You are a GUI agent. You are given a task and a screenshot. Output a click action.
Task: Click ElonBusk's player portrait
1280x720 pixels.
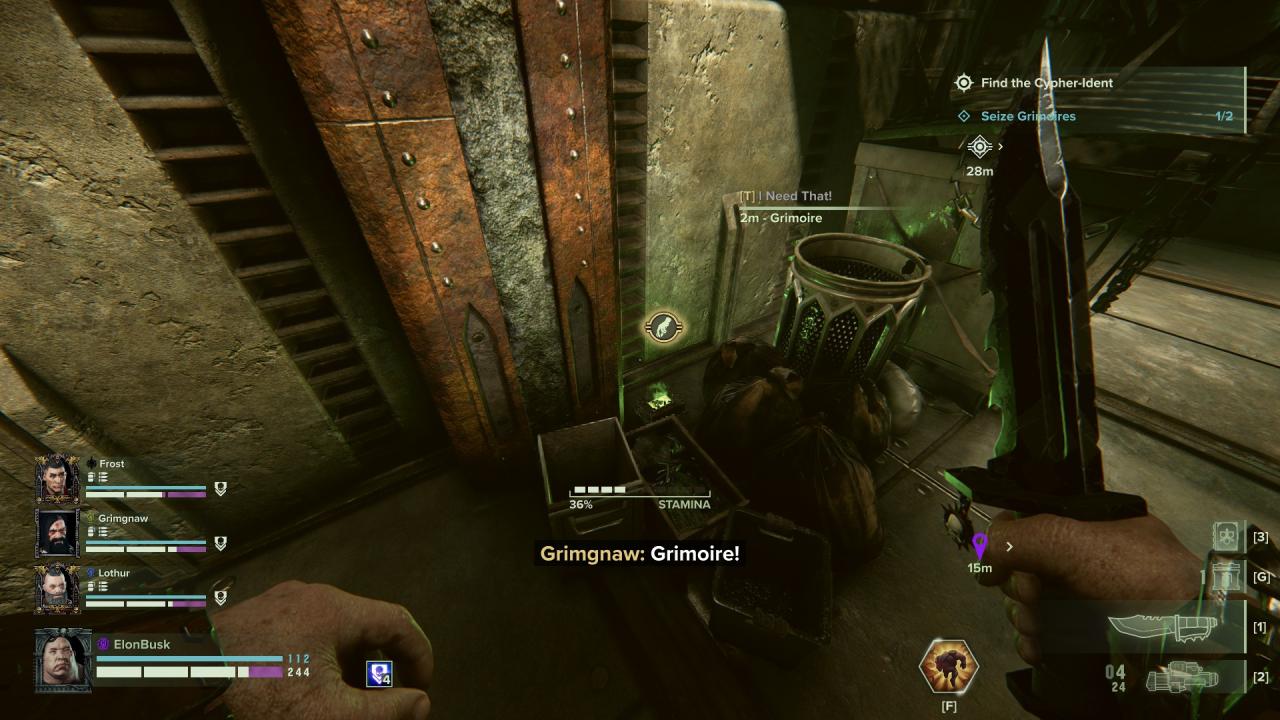pos(64,659)
